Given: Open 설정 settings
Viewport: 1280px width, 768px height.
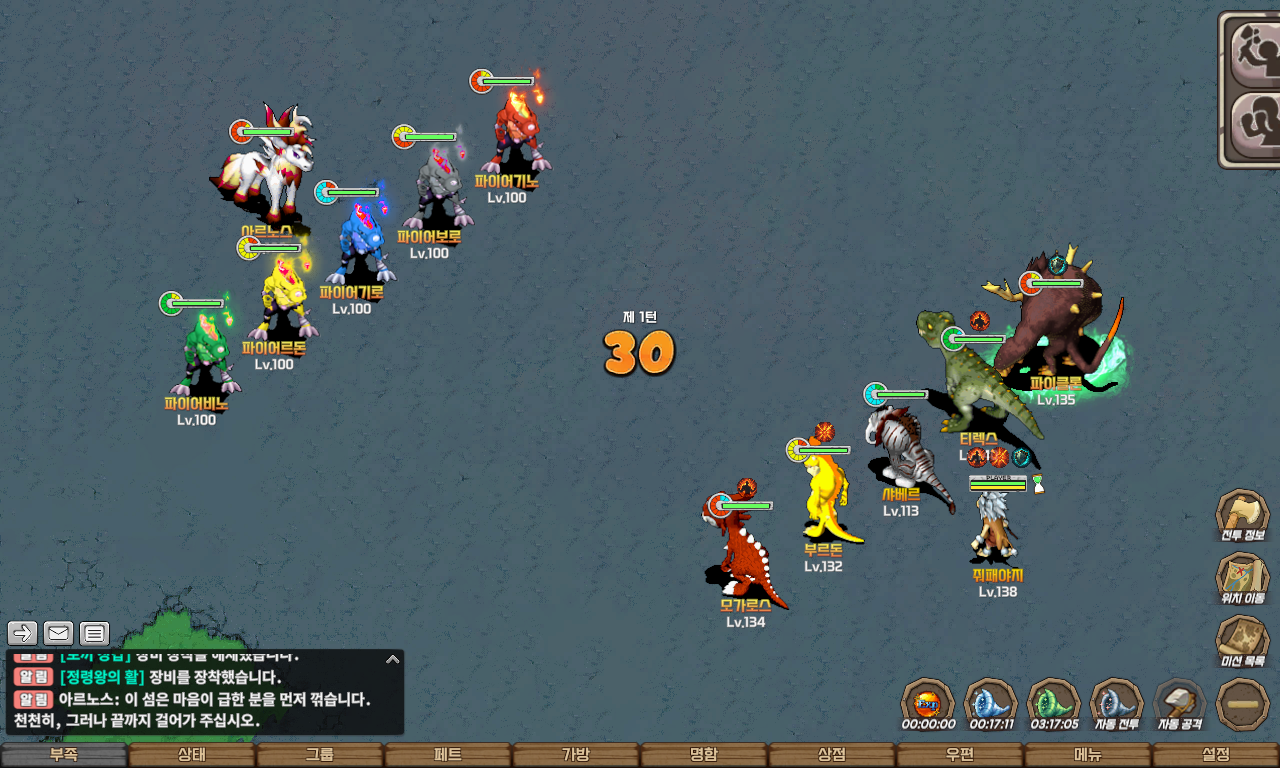Looking at the screenshot, I should [x=1216, y=755].
